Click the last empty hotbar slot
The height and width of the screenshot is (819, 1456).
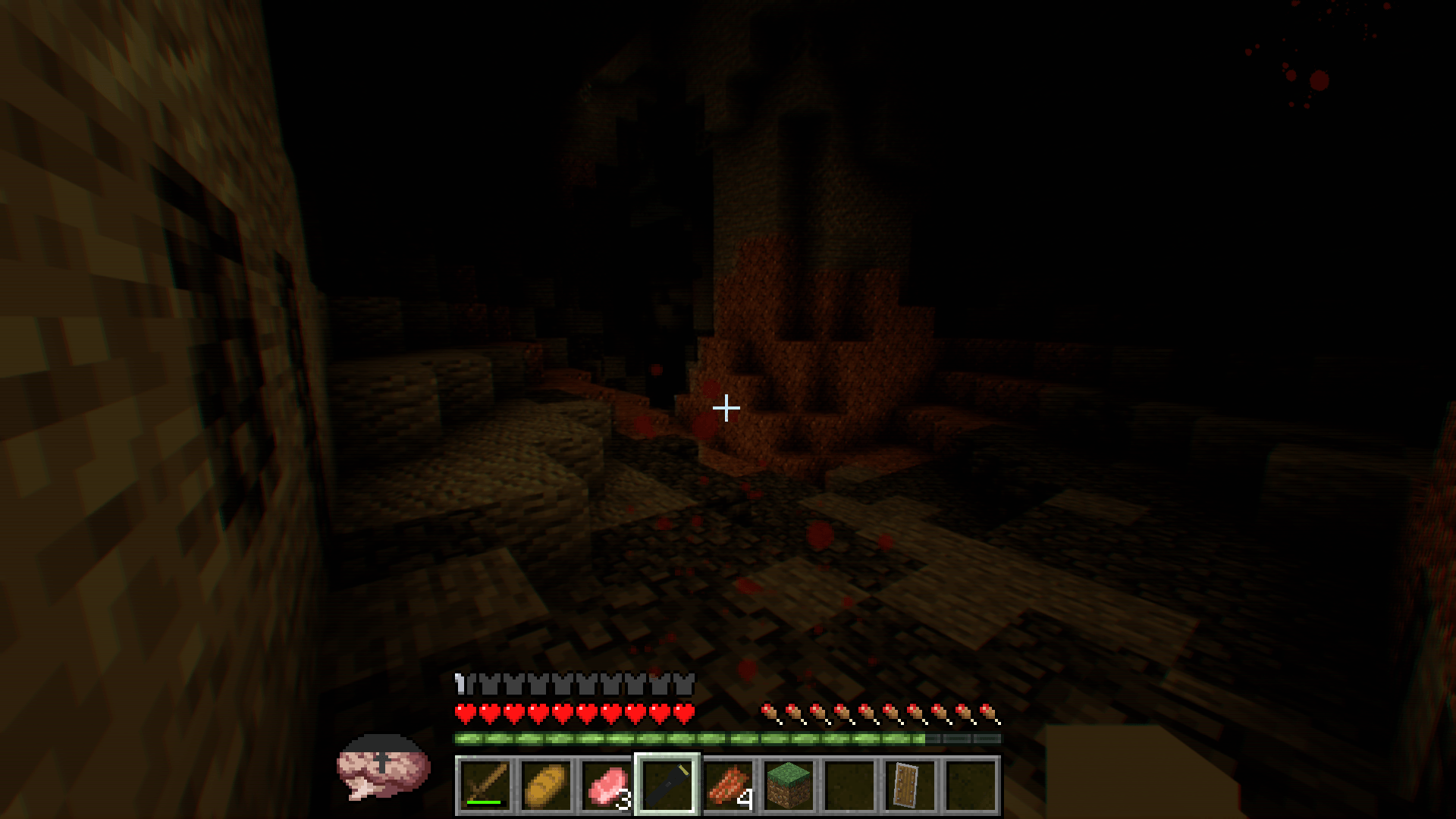[x=973, y=784]
